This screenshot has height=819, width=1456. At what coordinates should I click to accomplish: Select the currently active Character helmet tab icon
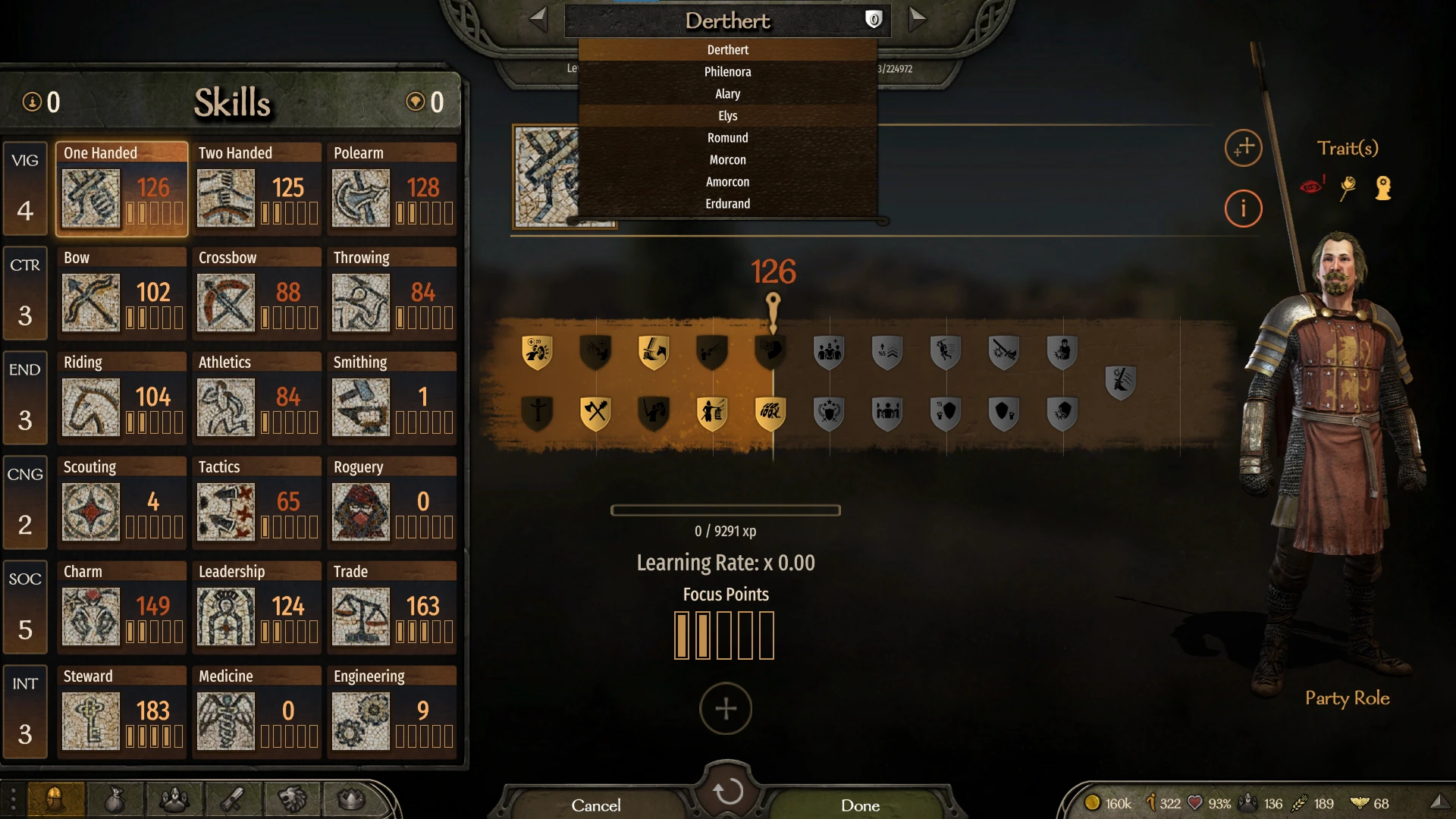tap(55, 800)
